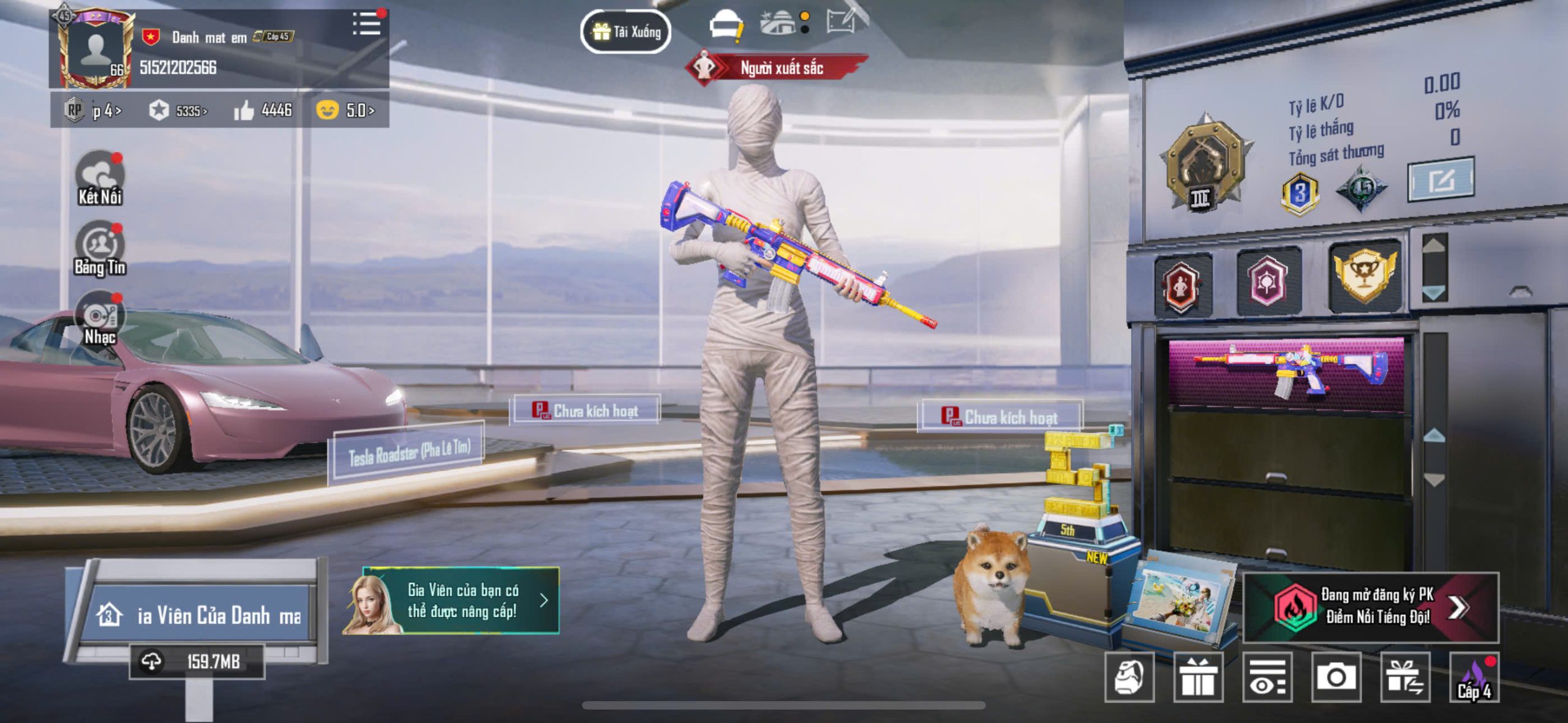Edit the stats panel with pencil button
The image size is (1568, 723).
(1441, 180)
